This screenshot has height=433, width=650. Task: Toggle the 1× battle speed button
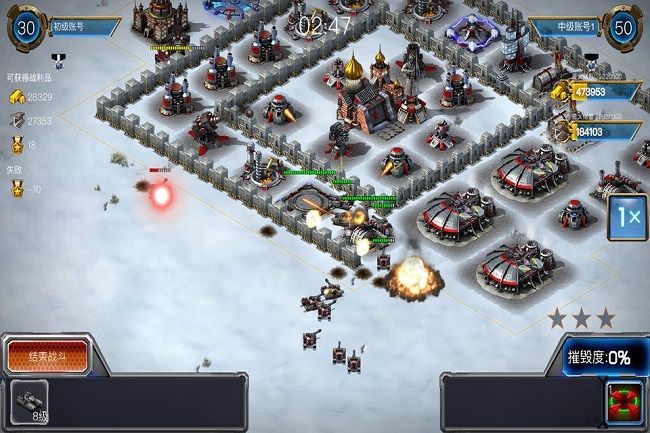pos(627,217)
